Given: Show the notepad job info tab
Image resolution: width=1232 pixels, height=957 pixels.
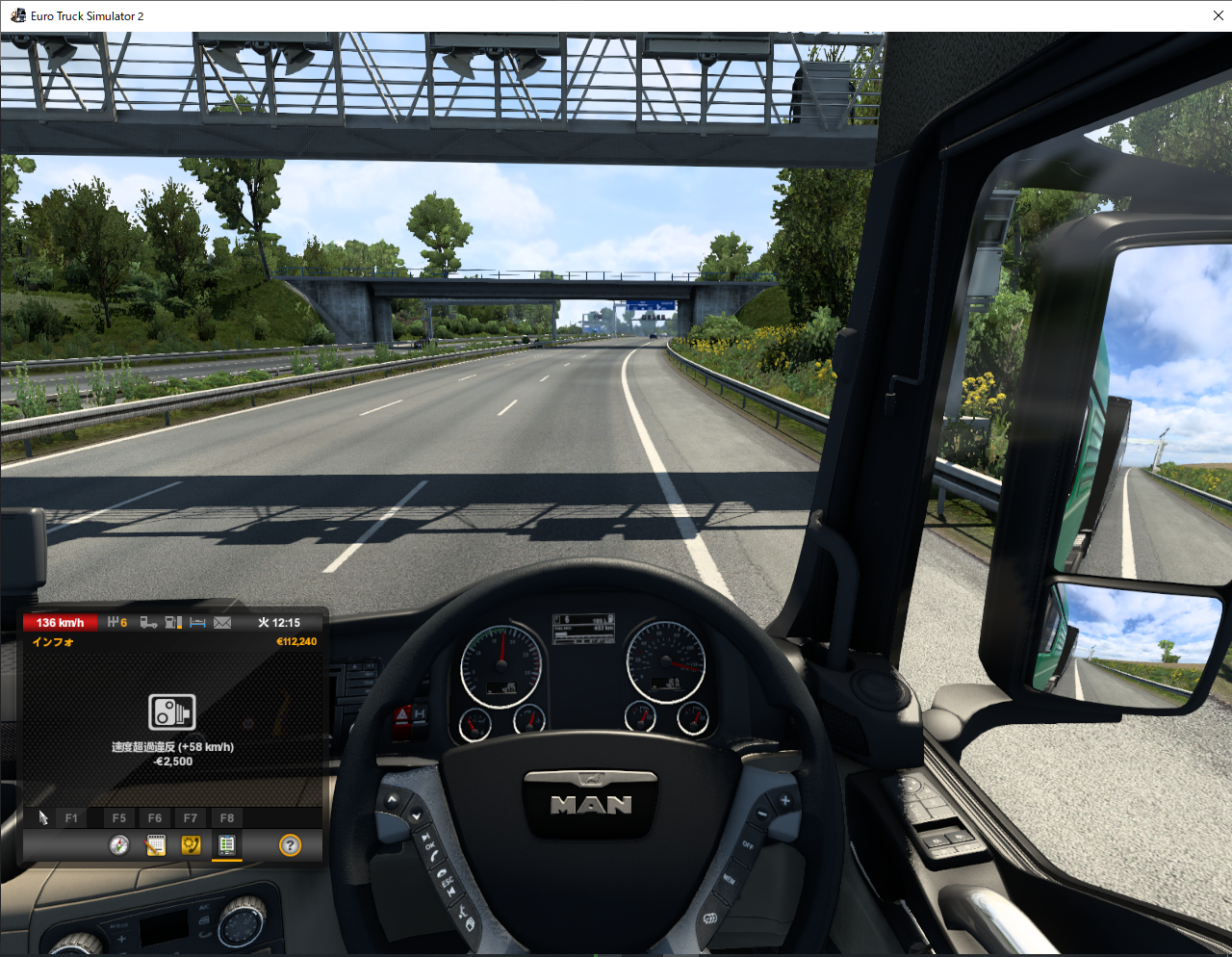Looking at the screenshot, I should (x=155, y=845).
